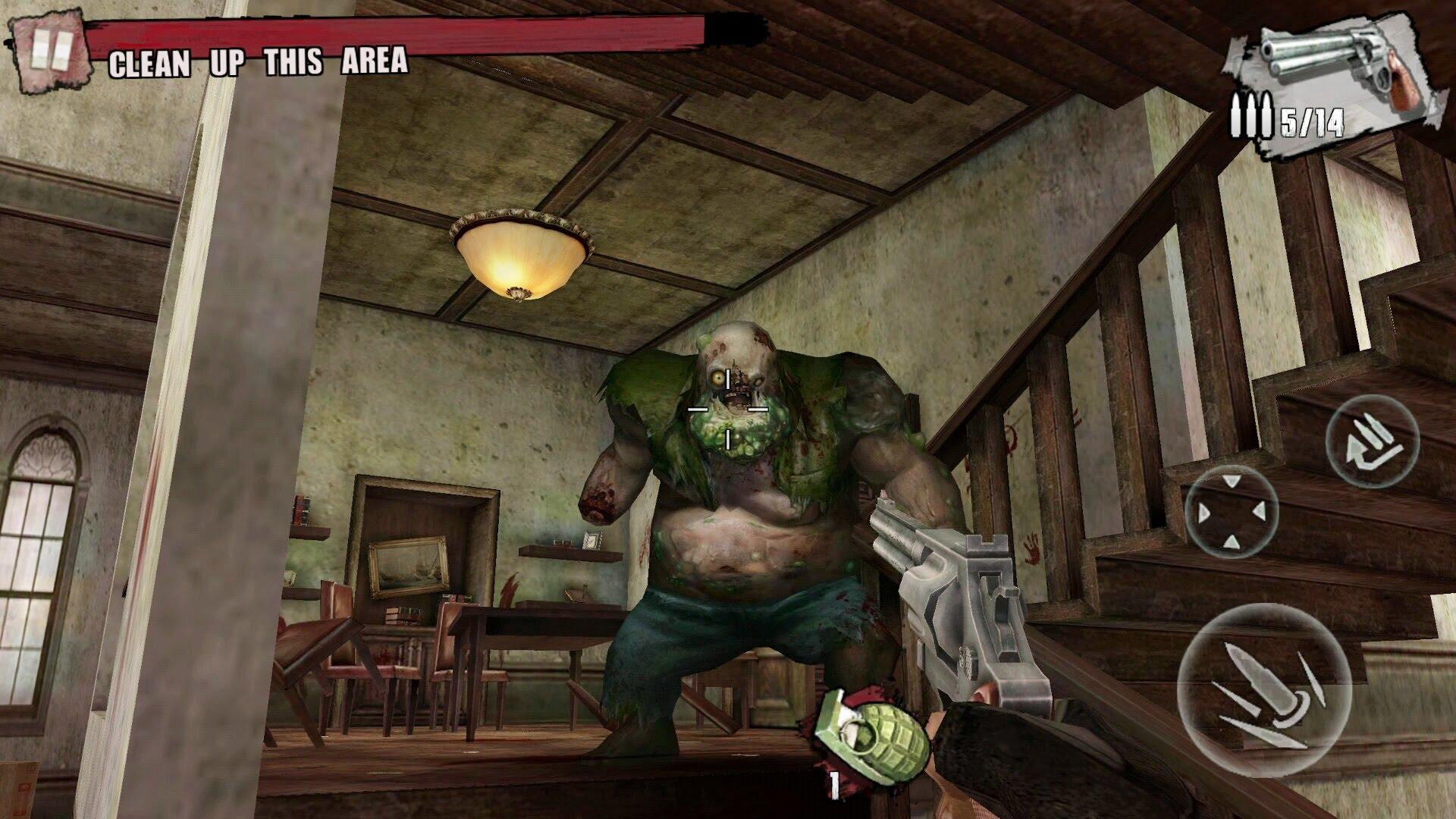Viewport: 1456px width, 819px height.
Task: Tap the bullet cartridge icons beside the ammo count
Action: click(x=1251, y=115)
